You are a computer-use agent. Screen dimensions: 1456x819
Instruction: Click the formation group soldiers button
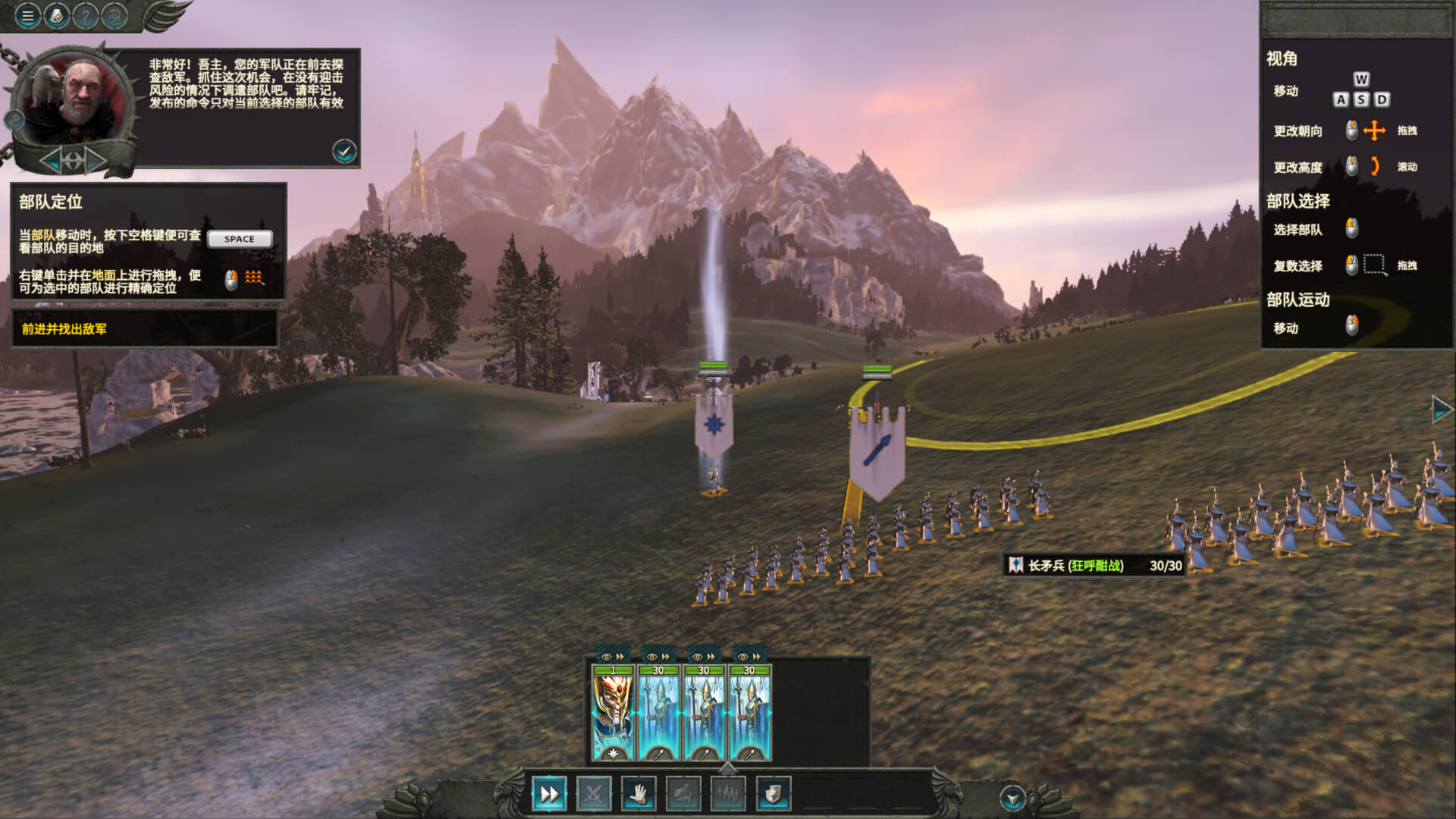[728, 794]
